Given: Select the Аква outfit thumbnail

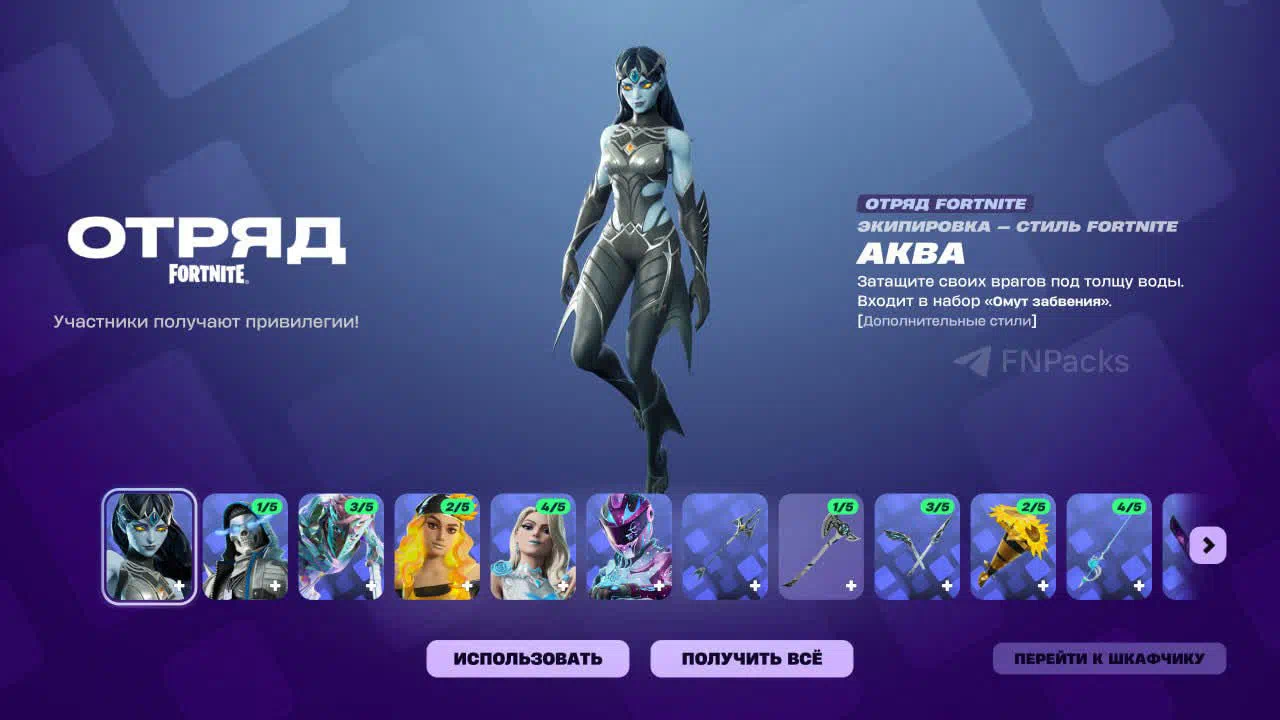Looking at the screenshot, I should coord(149,546).
